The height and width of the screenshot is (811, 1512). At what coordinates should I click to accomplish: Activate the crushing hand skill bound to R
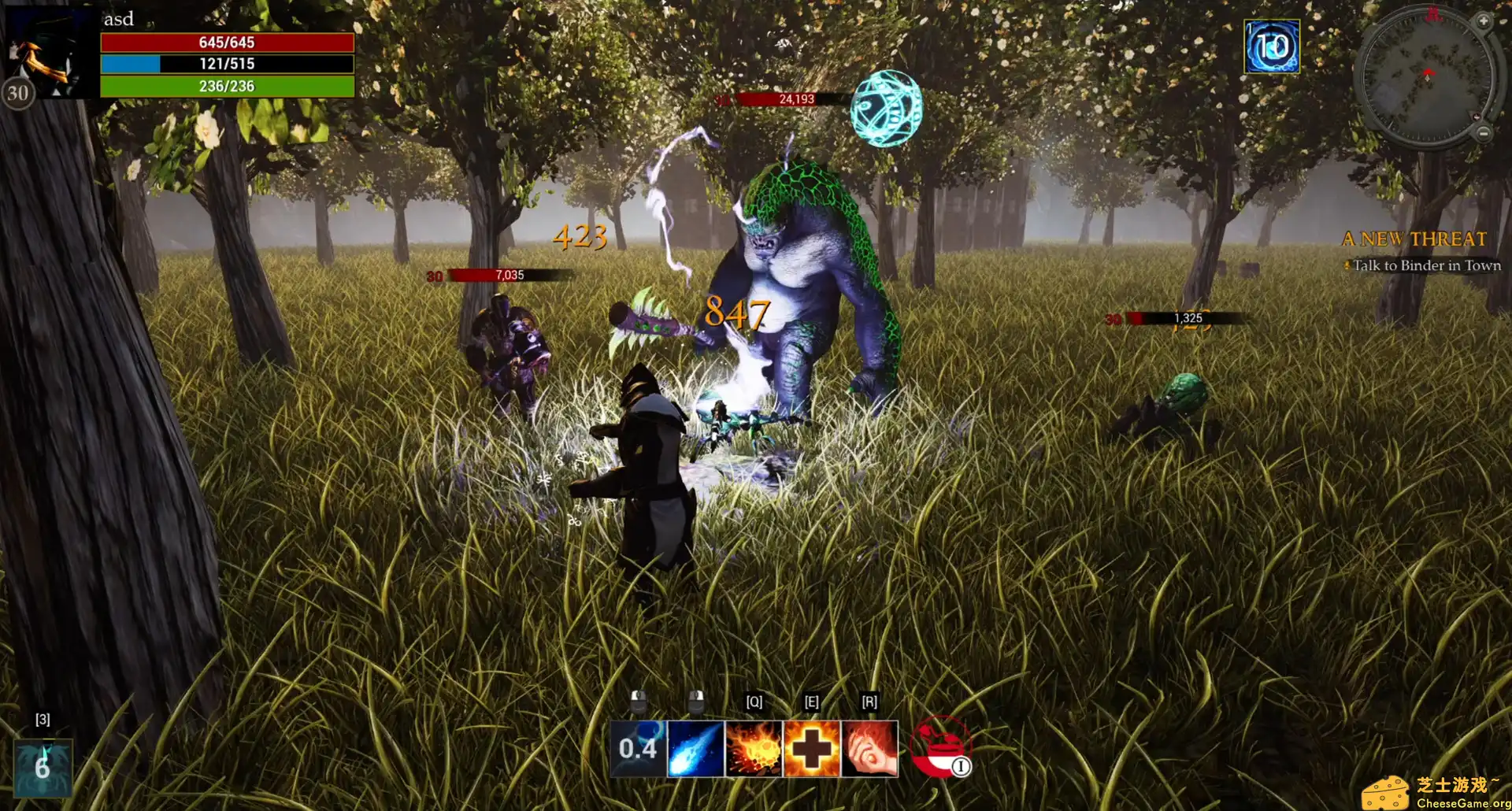tap(871, 750)
